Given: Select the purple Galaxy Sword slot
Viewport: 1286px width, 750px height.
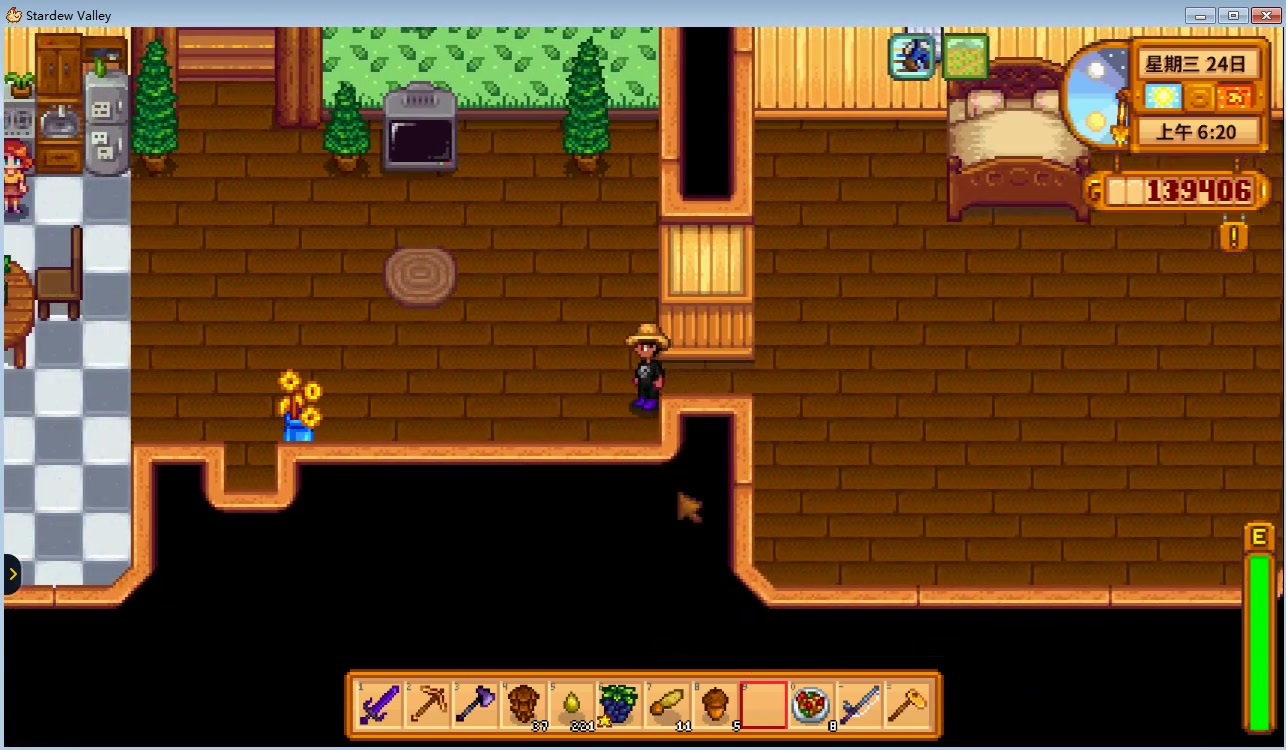Looking at the screenshot, I should pos(379,706).
